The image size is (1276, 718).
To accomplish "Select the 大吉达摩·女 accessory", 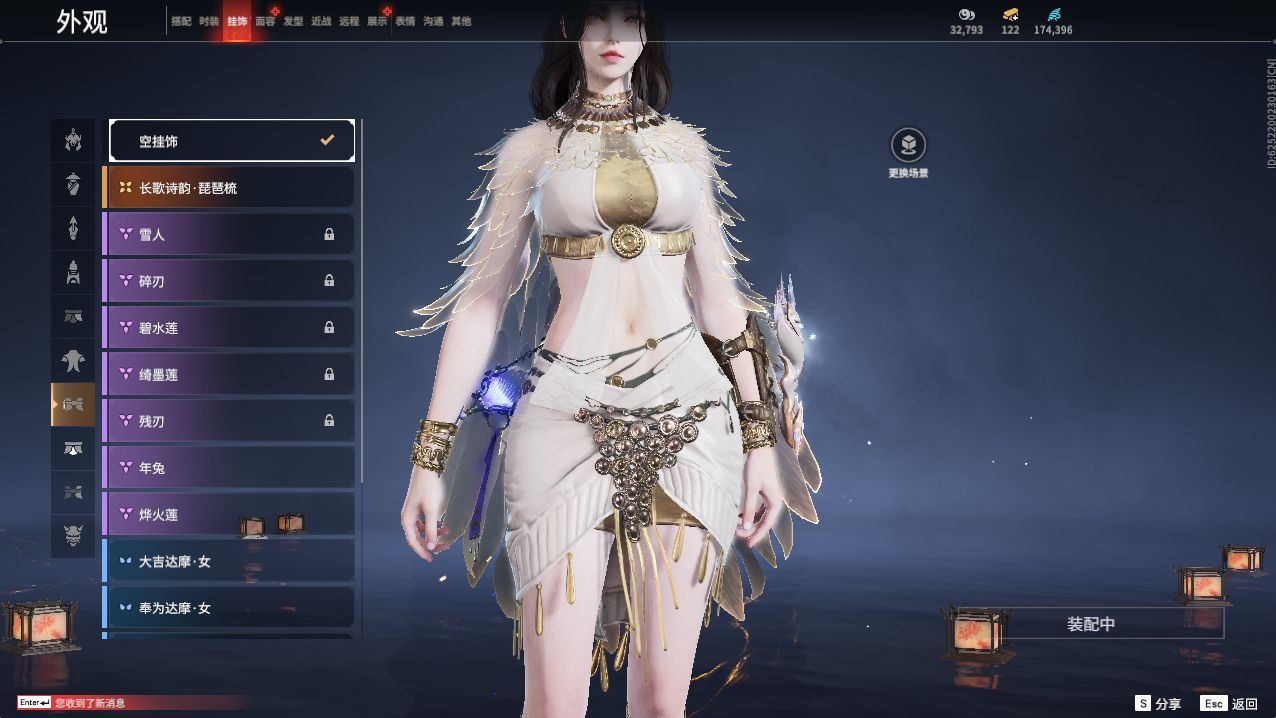I will [229, 562].
